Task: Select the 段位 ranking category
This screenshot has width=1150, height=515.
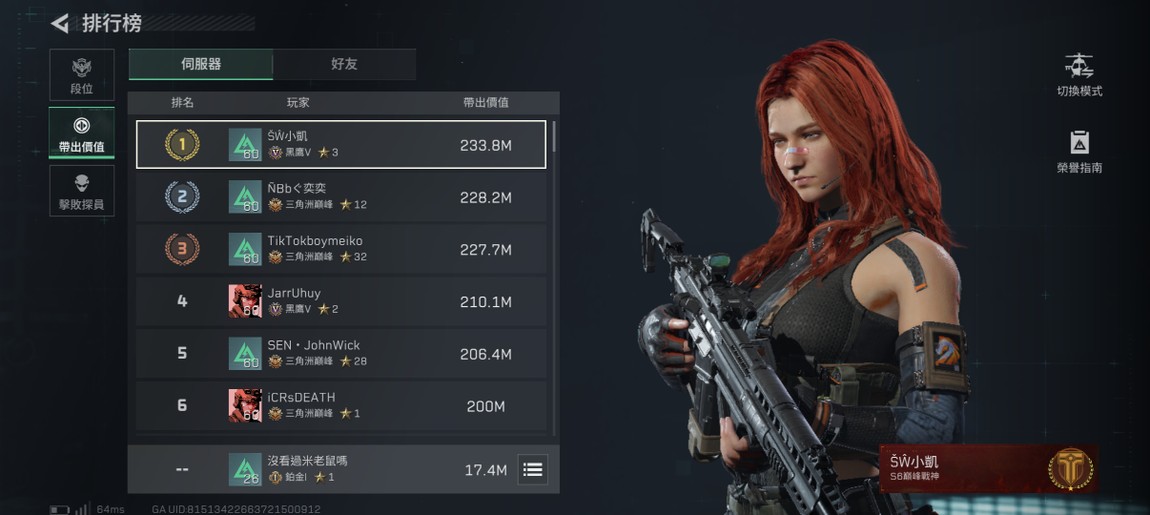Action: (x=82, y=74)
